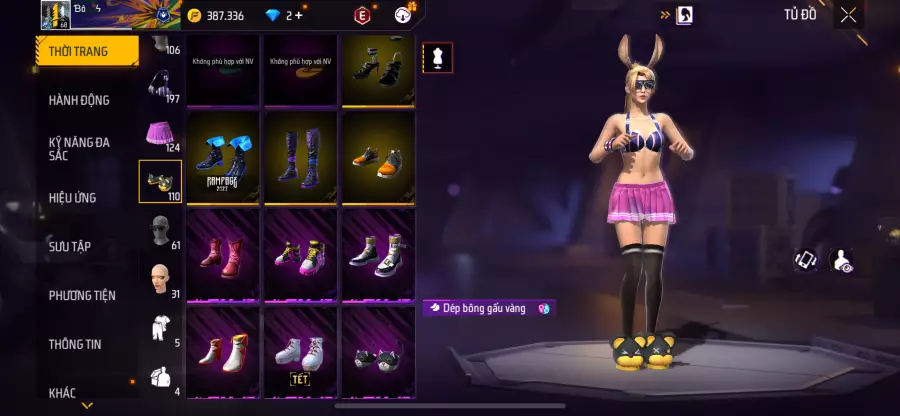Select the orange and black sneakers
Image resolution: width=900 pixels, height=416 pixels.
(x=378, y=158)
